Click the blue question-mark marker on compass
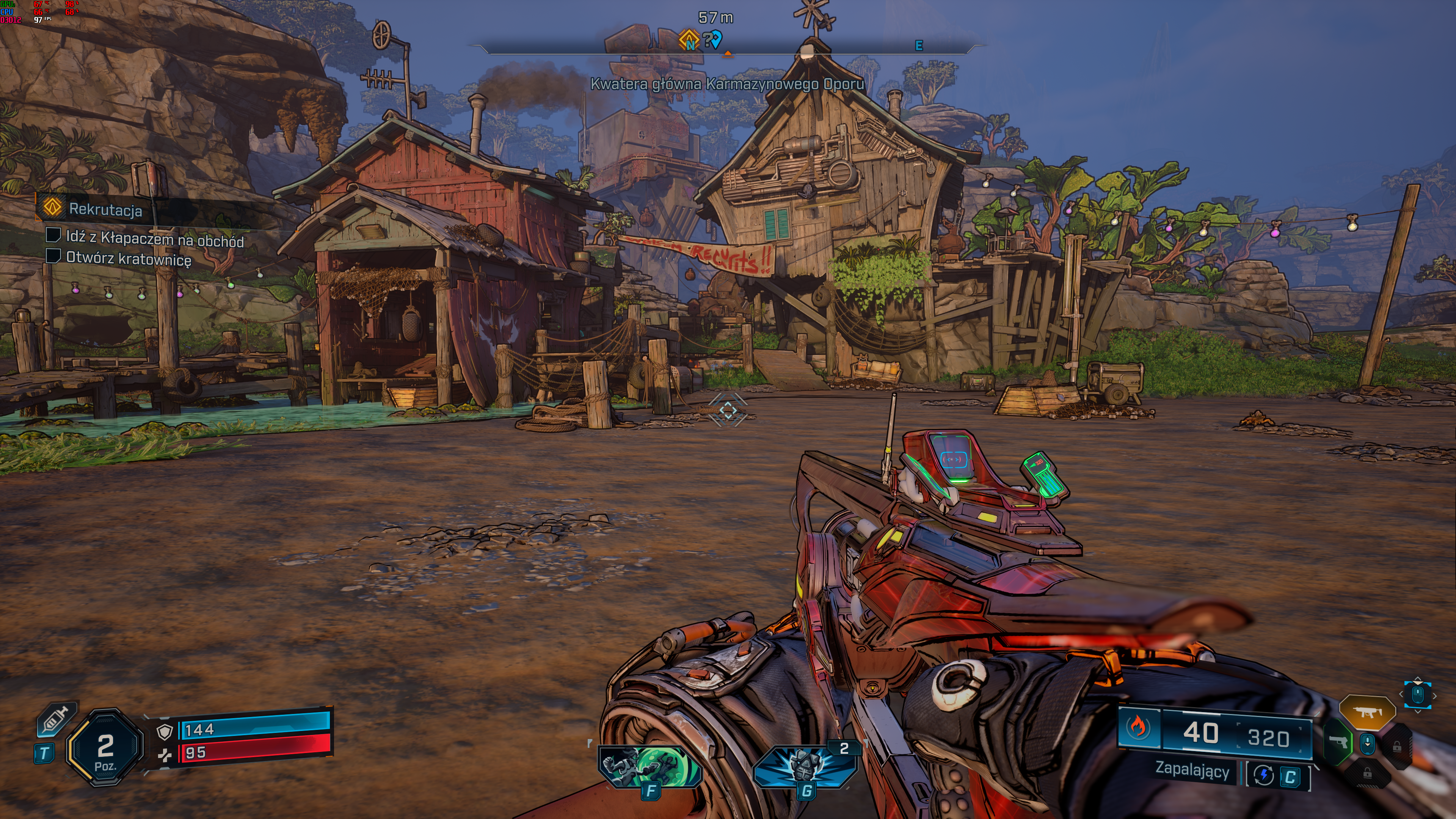Image resolution: width=1456 pixels, height=819 pixels. point(713,39)
